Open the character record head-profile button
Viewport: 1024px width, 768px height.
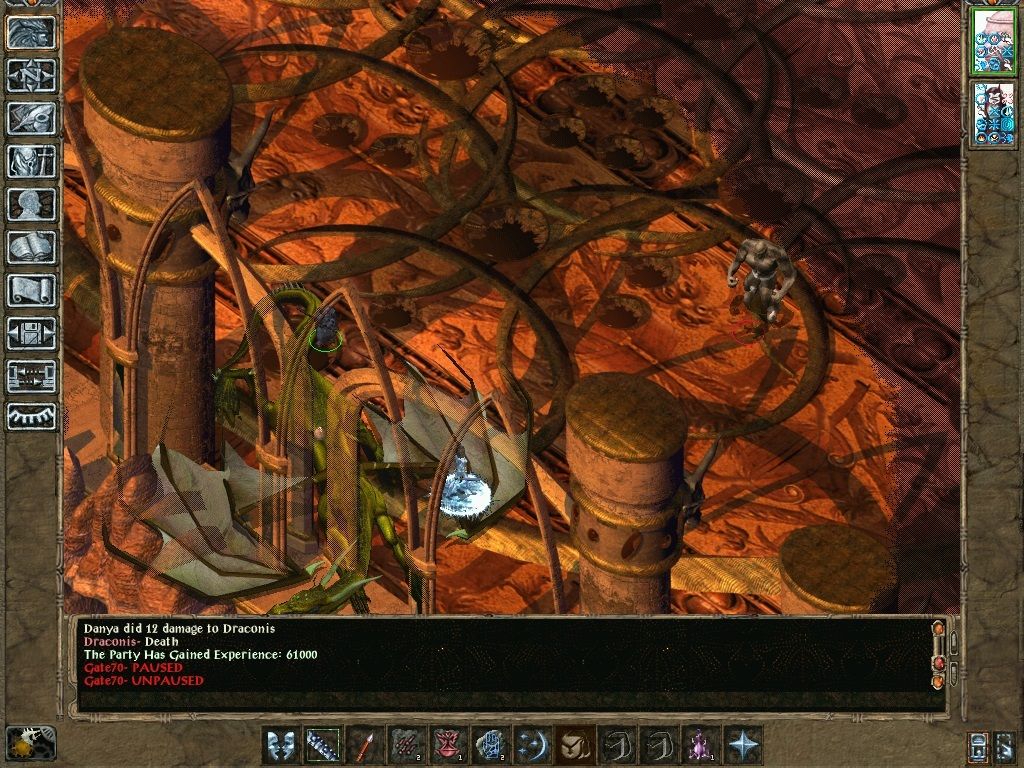click(31, 204)
